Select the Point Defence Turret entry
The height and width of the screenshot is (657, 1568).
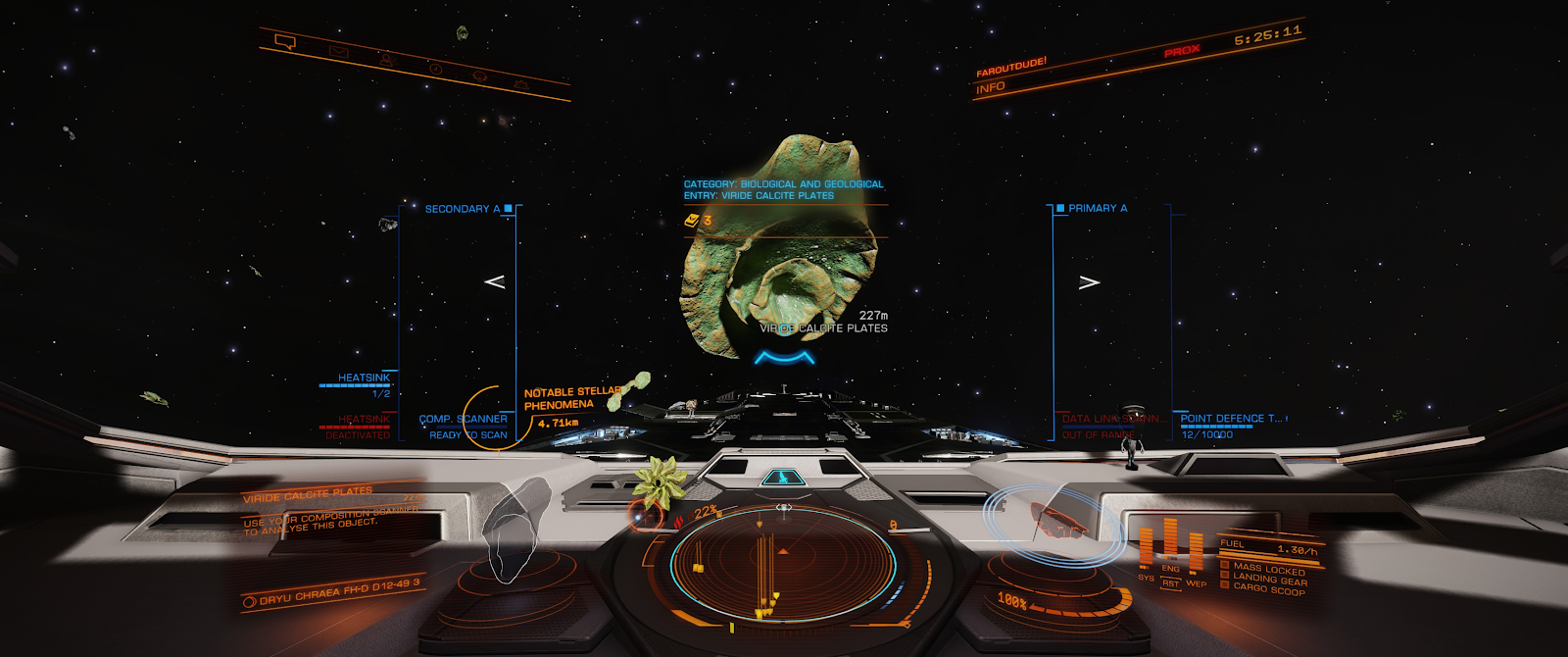pyautogui.click(x=1231, y=419)
